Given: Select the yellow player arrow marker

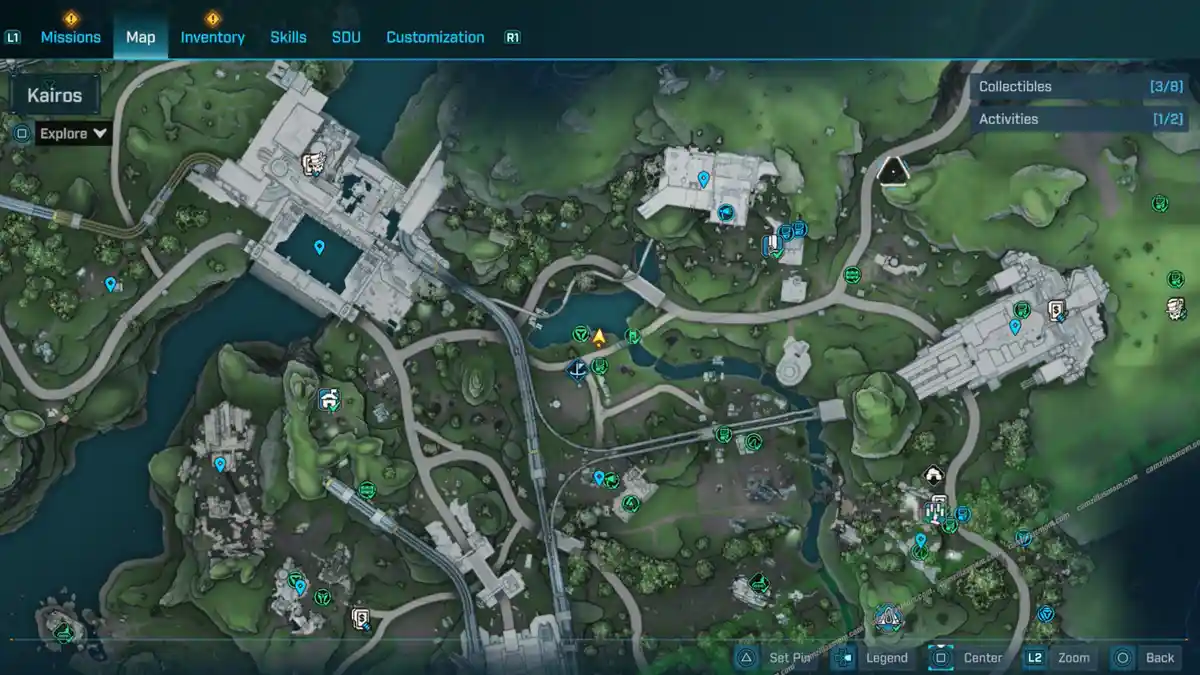Looking at the screenshot, I should 599,337.
